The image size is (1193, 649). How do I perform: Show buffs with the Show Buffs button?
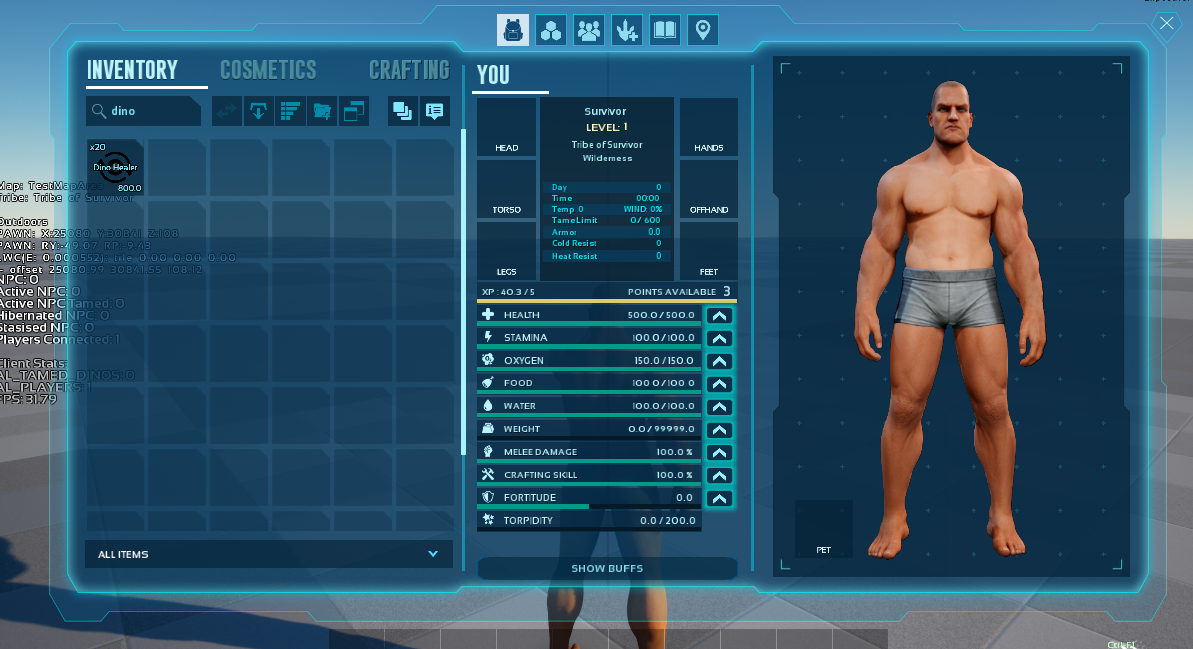[x=607, y=568]
